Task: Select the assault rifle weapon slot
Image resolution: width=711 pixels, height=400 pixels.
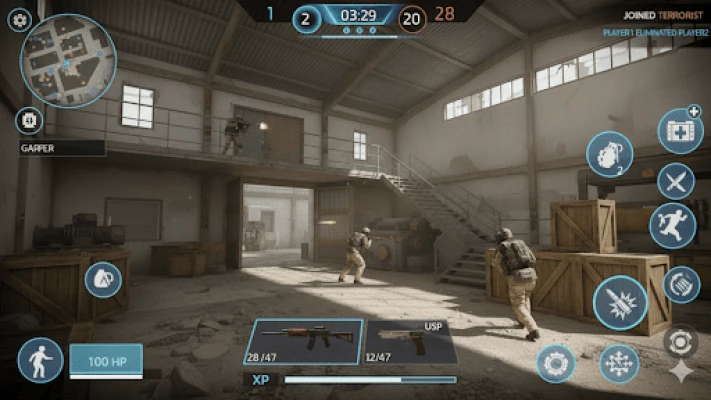Action: 303,342
